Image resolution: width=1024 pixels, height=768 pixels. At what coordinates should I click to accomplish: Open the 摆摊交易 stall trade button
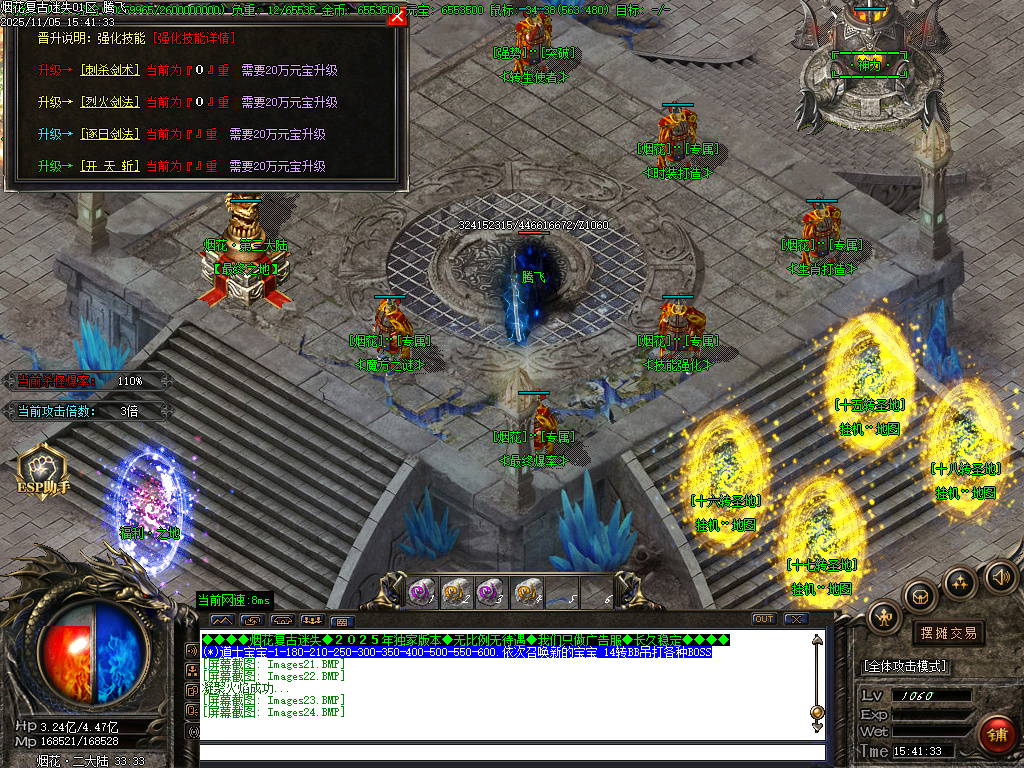[947, 633]
